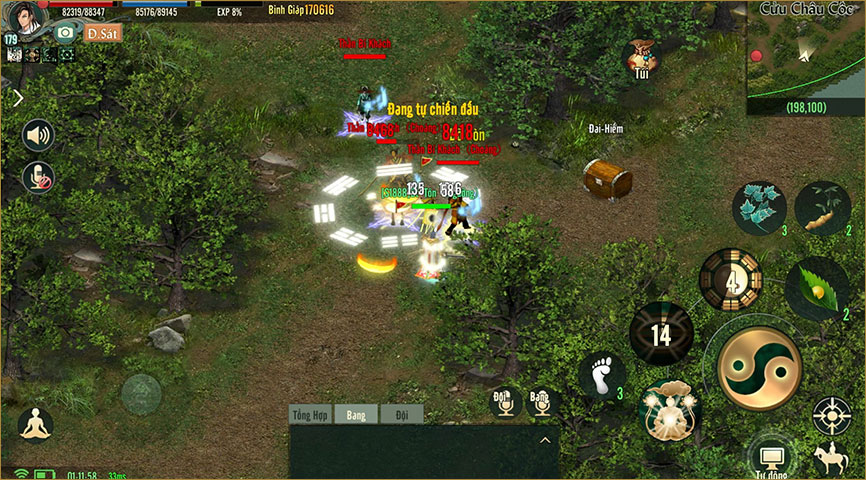866x480 pixels.
Task: Use the teal herb leaves item
Action: tap(760, 206)
